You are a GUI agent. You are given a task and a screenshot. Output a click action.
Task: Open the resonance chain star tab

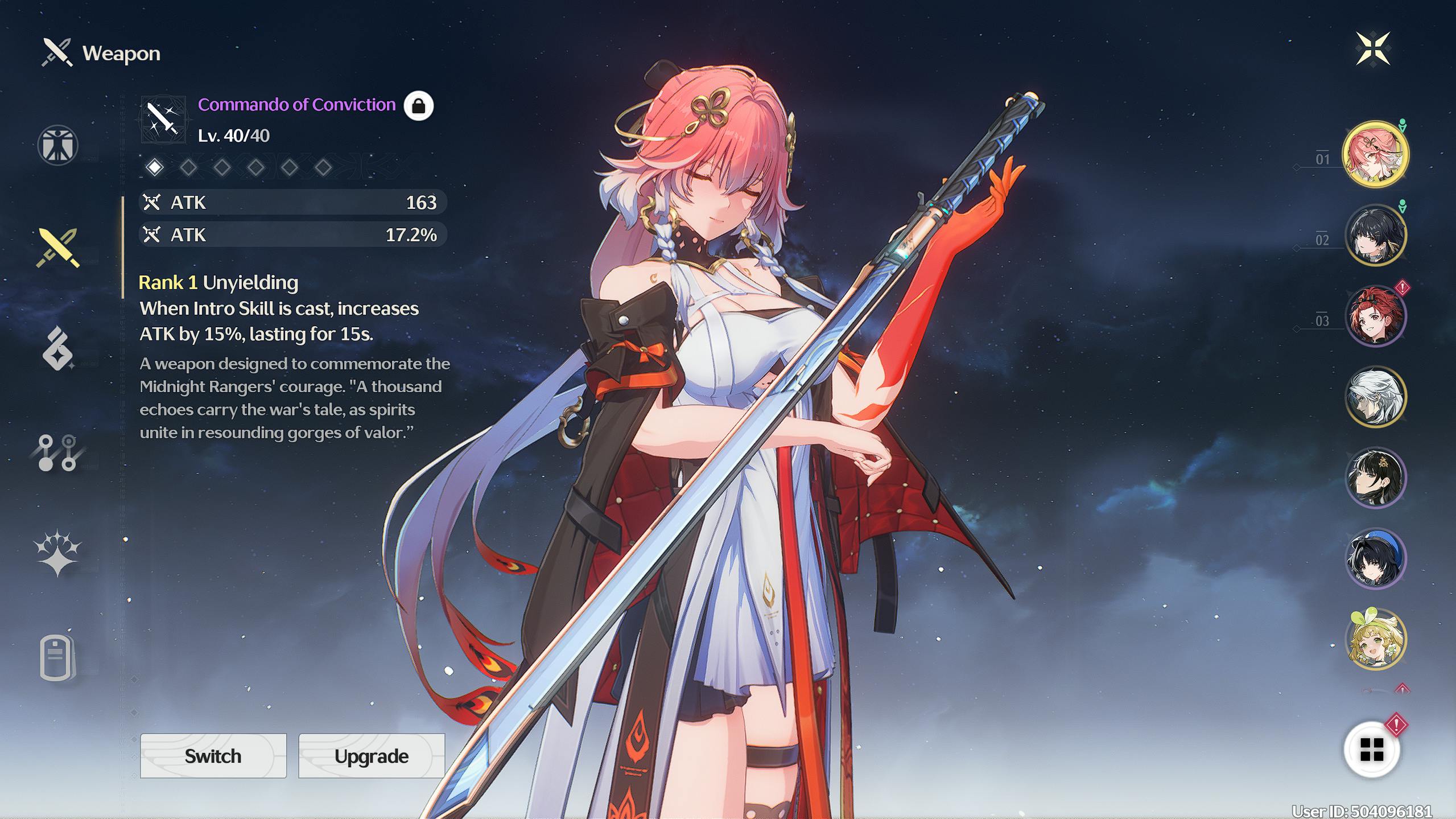click(57, 553)
